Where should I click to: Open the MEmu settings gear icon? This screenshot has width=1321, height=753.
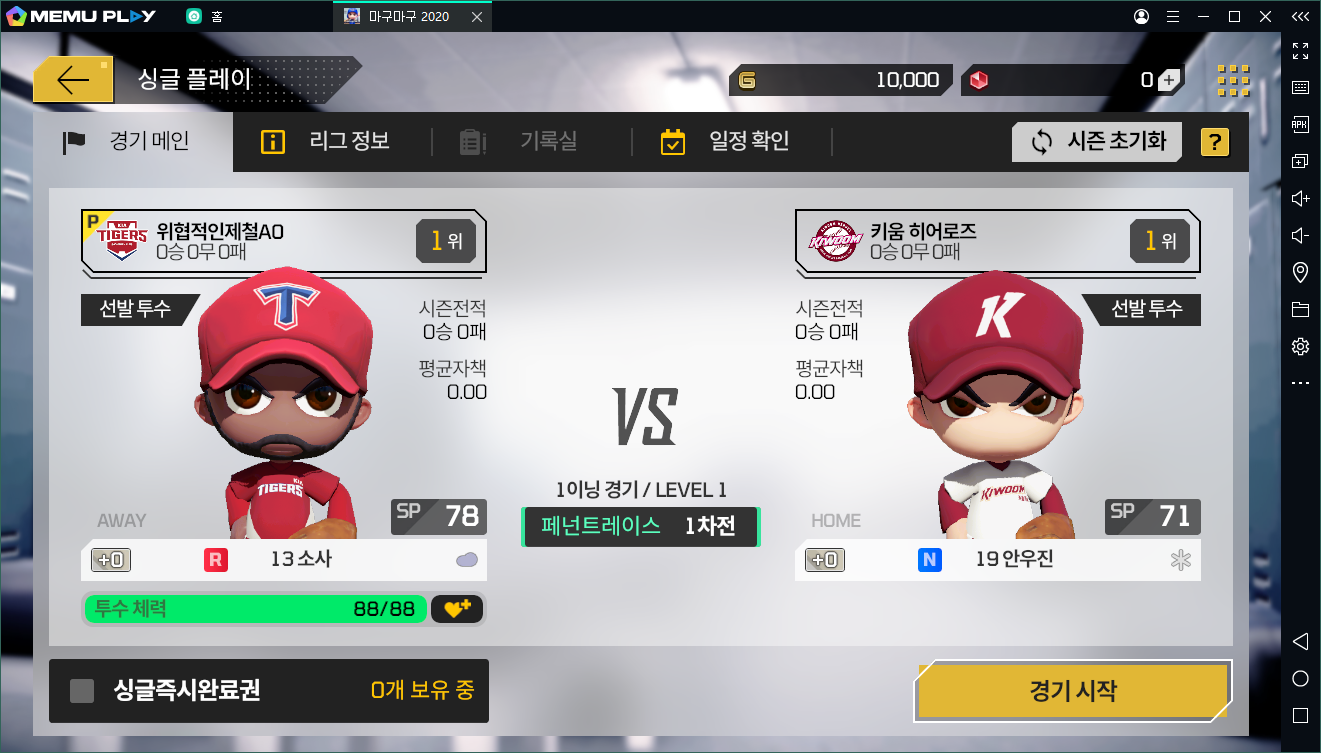tap(1300, 346)
